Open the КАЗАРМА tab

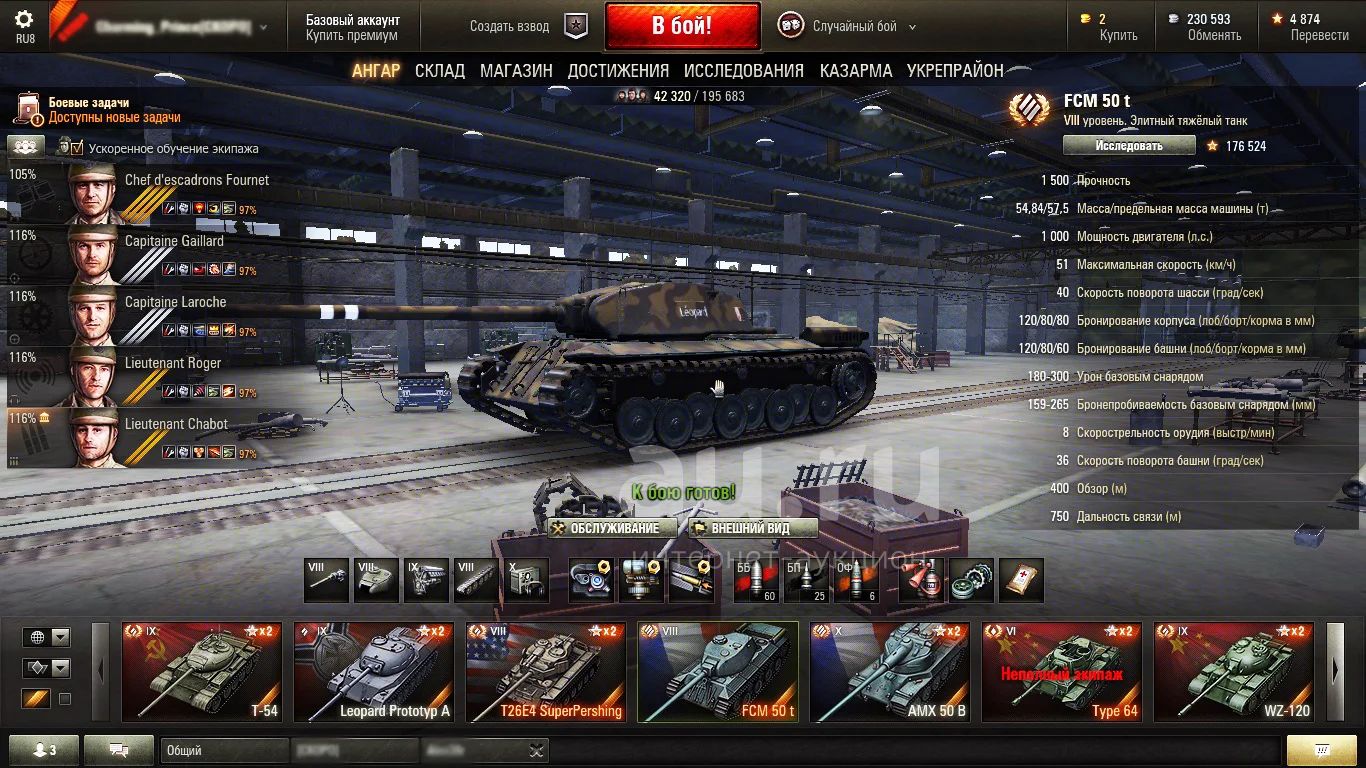(x=856, y=70)
